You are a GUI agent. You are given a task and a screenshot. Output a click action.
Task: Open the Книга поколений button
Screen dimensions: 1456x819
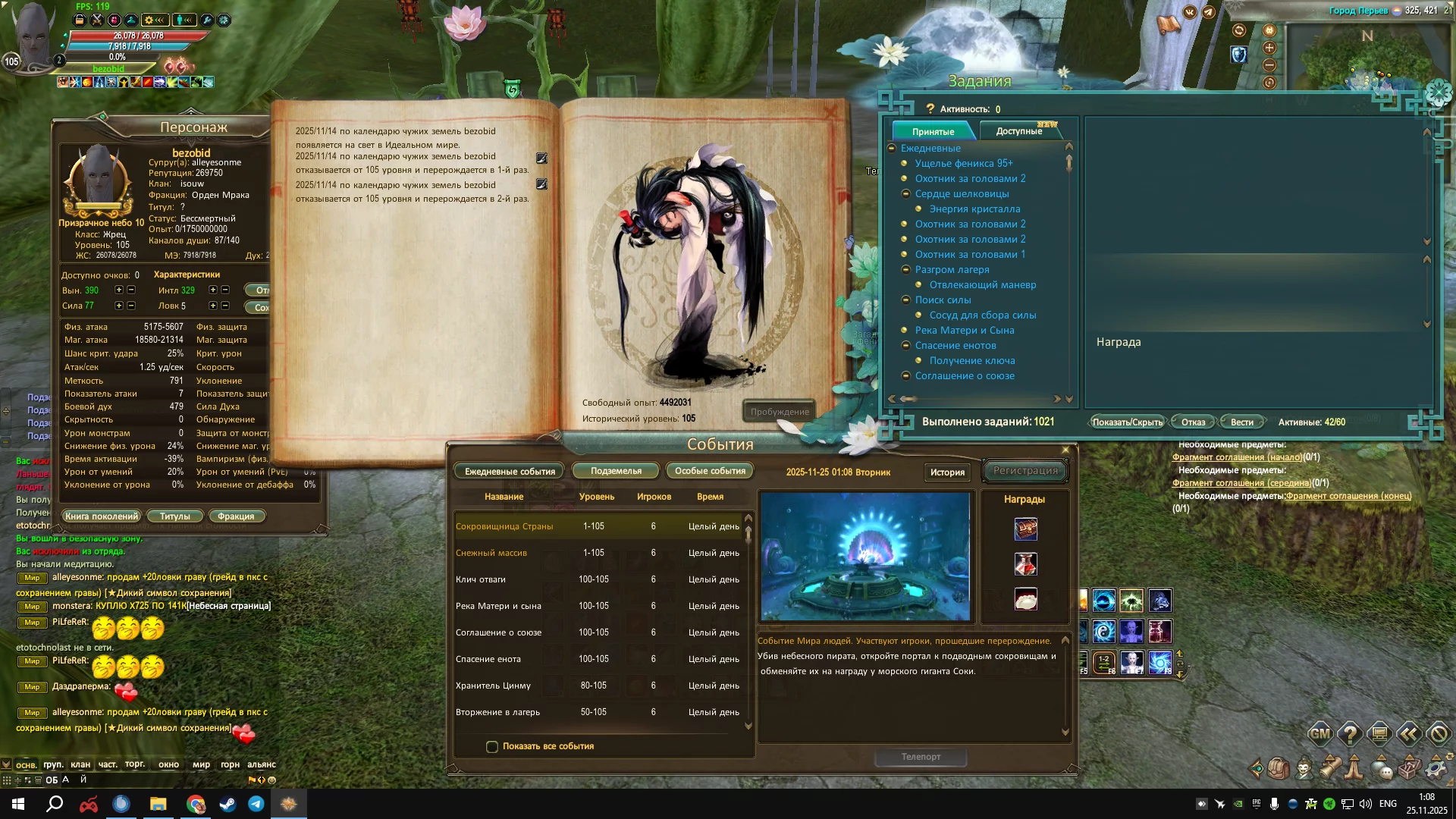coord(102,516)
